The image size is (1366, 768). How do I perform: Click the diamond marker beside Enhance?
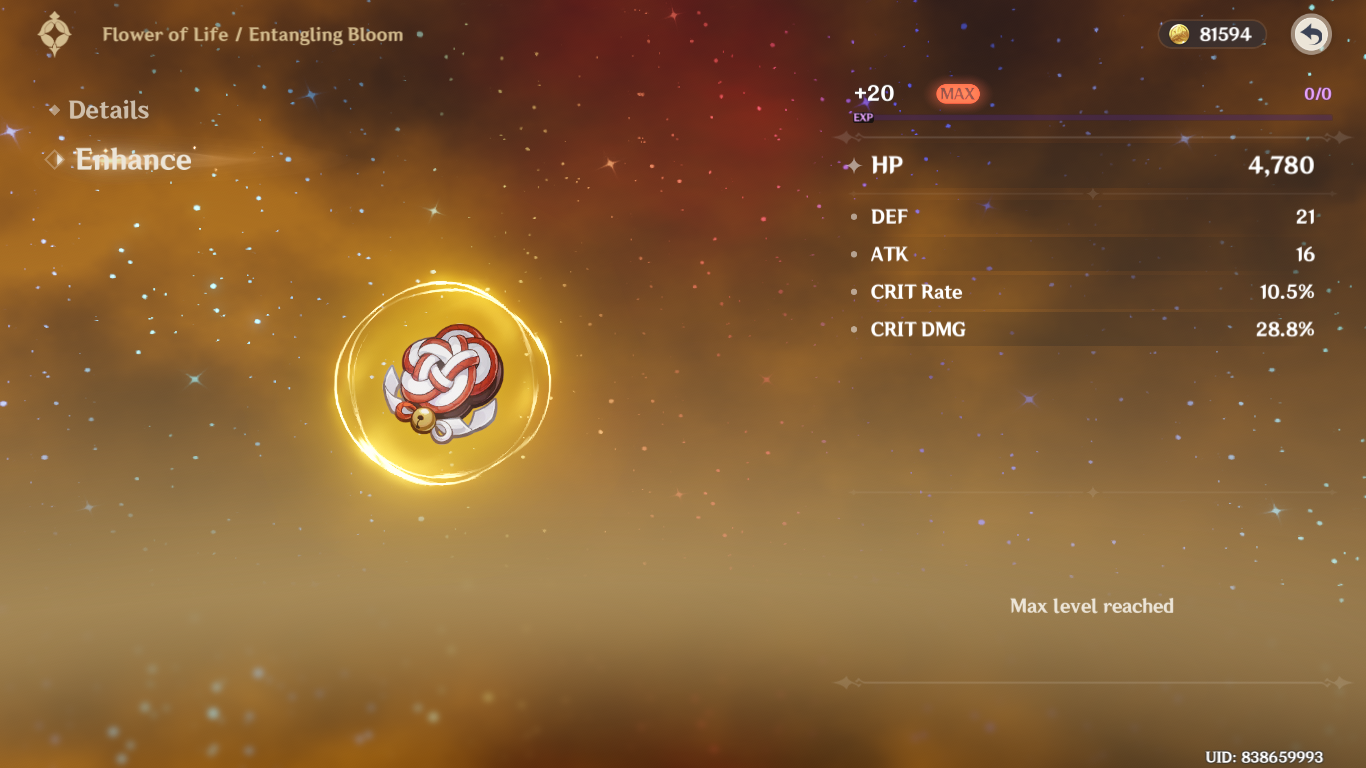(54, 159)
